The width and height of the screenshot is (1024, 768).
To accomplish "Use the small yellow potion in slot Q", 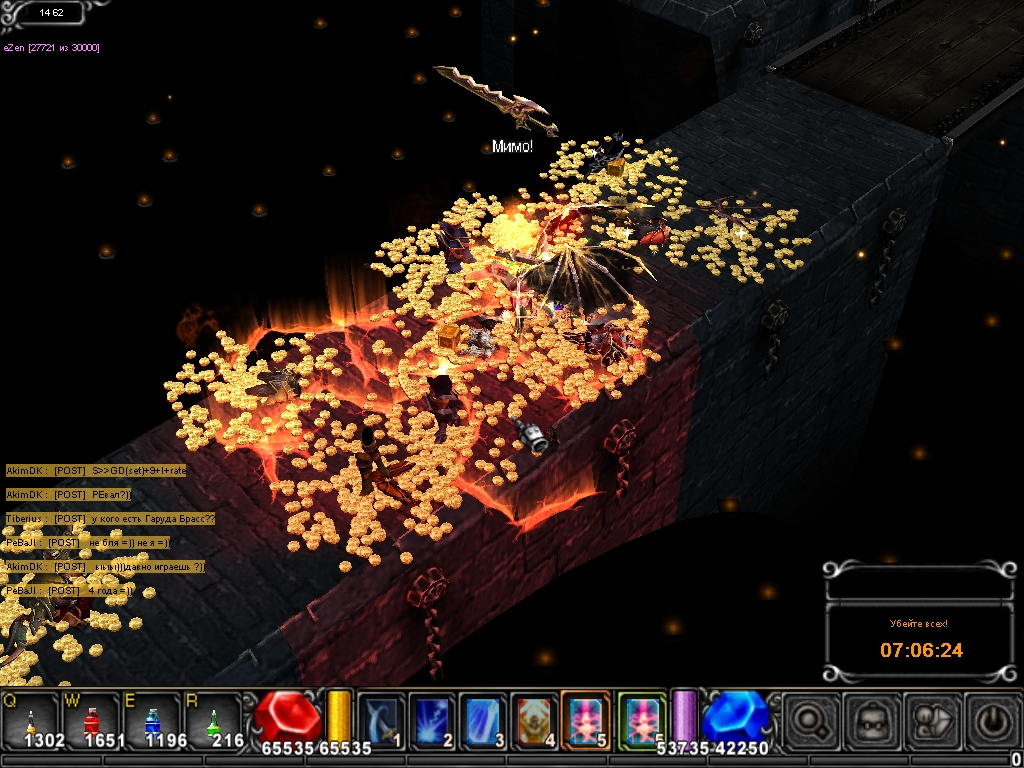I will click(x=31, y=719).
